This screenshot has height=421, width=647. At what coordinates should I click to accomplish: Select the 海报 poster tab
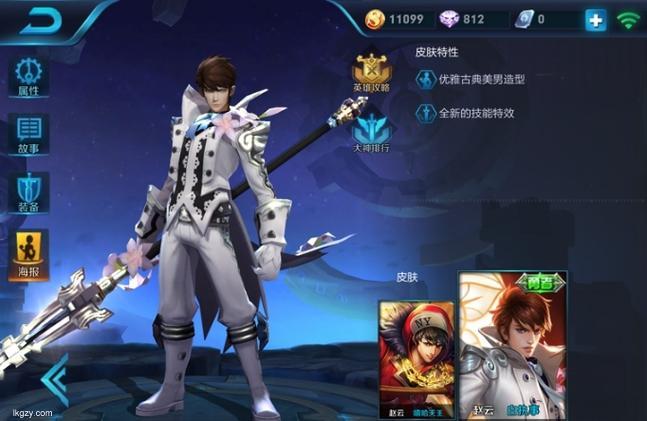tap(28, 253)
